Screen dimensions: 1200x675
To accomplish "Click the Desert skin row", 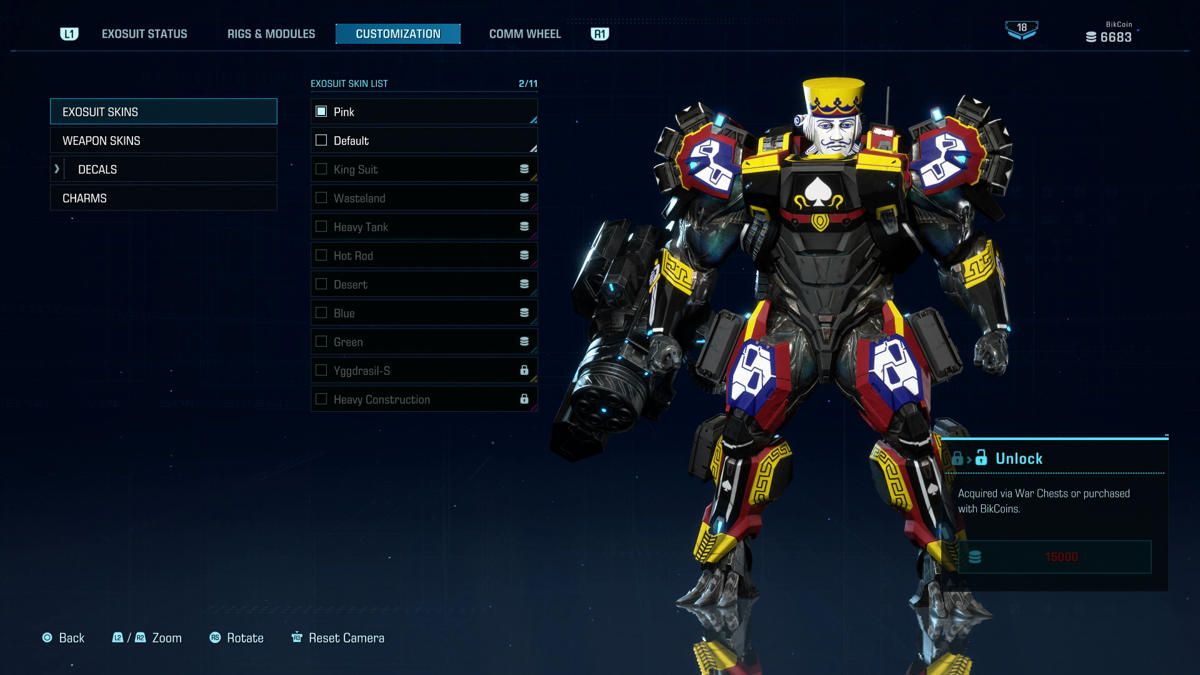I will [x=424, y=284].
